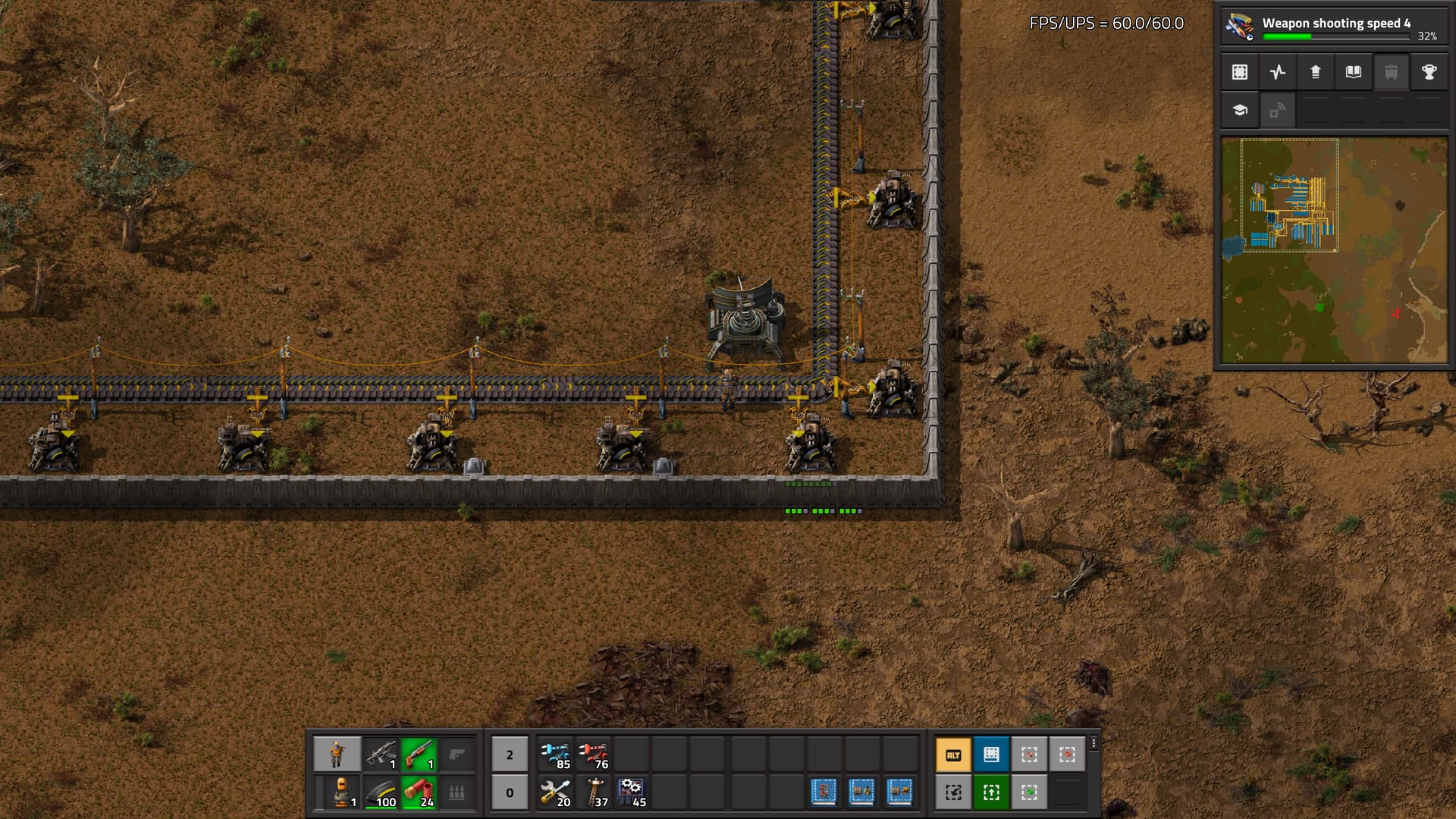Viewport: 1456px width, 819px height.
Task: Open the production statistics graph button
Action: pos(1278,72)
